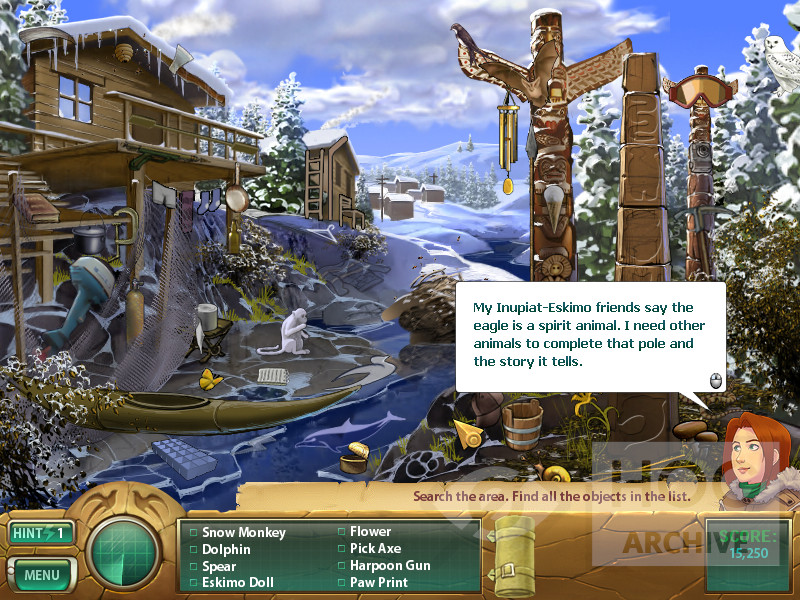
Task: Pick Eskimo Doll in the list
Action: 238,582
